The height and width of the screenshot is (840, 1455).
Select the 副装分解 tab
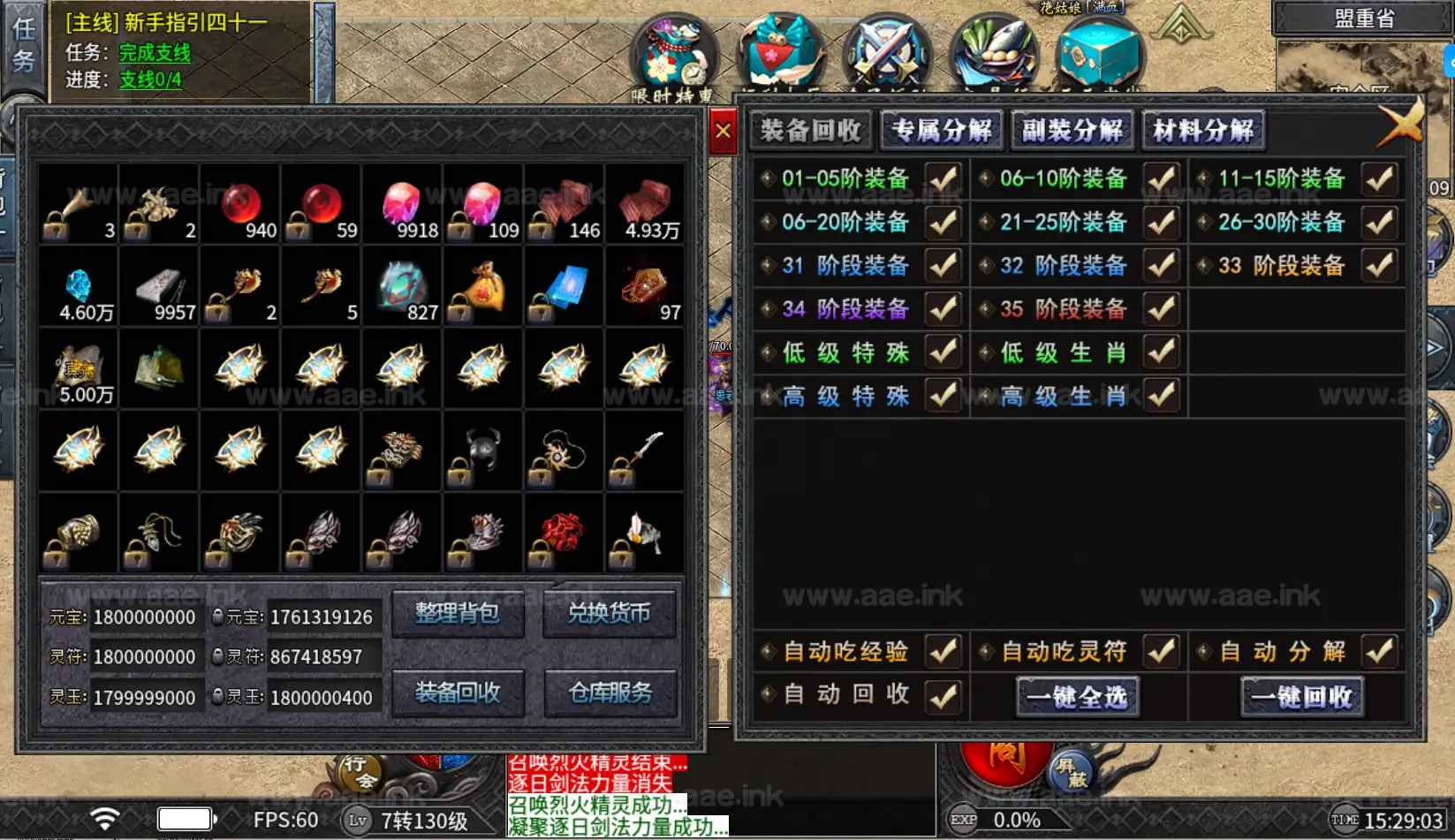[x=1072, y=131]
